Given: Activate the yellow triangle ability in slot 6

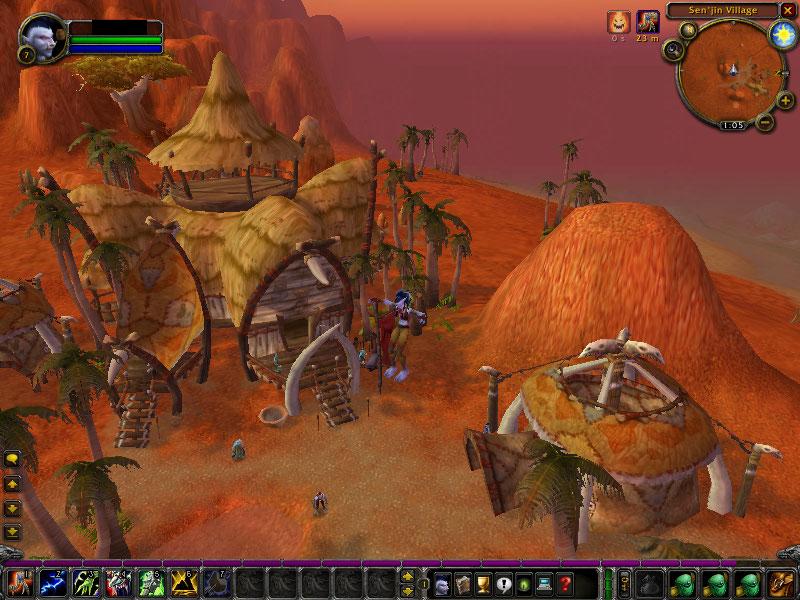Looking at the screenshot, I should pyautogui.click(x=182, y=581).
